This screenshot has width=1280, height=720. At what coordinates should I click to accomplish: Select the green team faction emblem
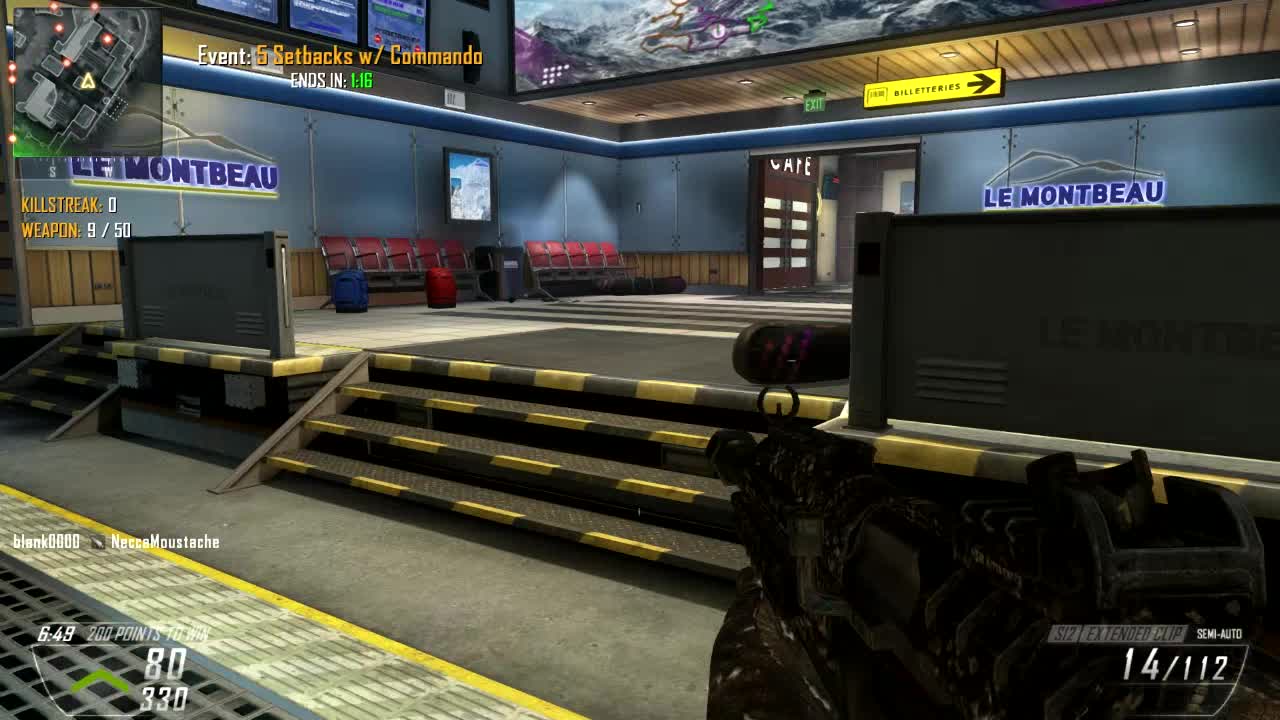coord(98,682)
